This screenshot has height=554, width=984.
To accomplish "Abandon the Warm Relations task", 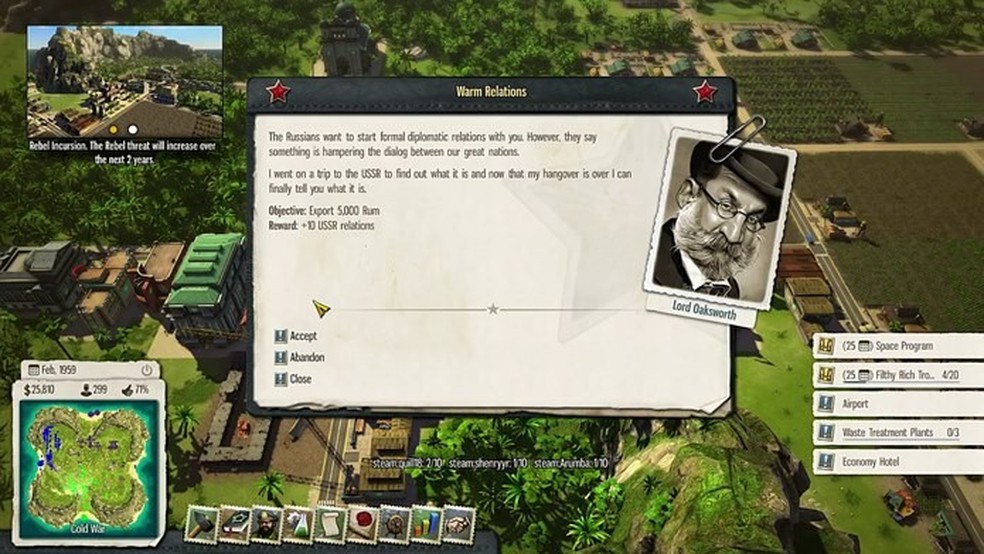I will click(x=306, y=357).
